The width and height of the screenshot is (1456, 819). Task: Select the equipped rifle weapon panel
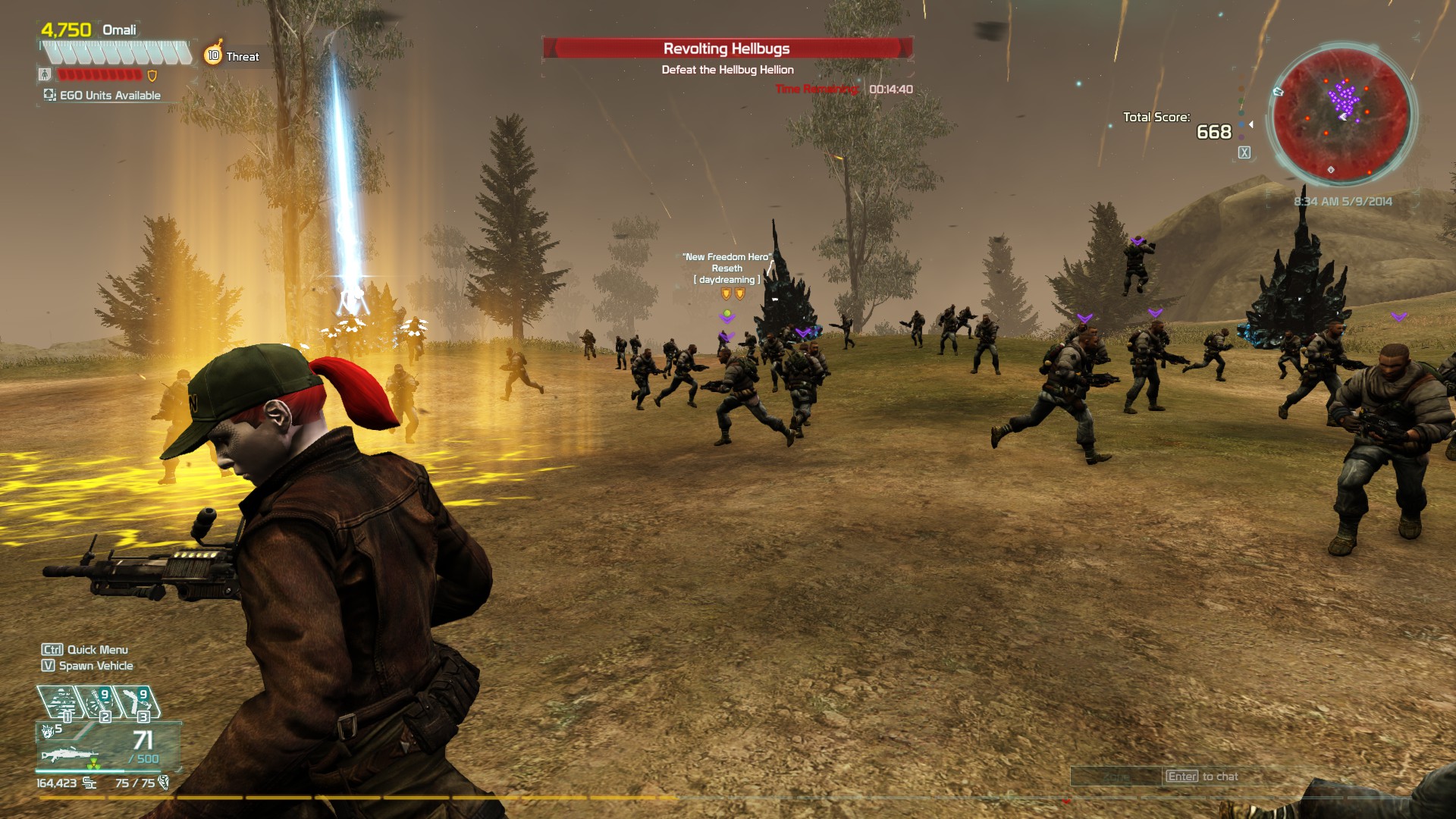108,746
